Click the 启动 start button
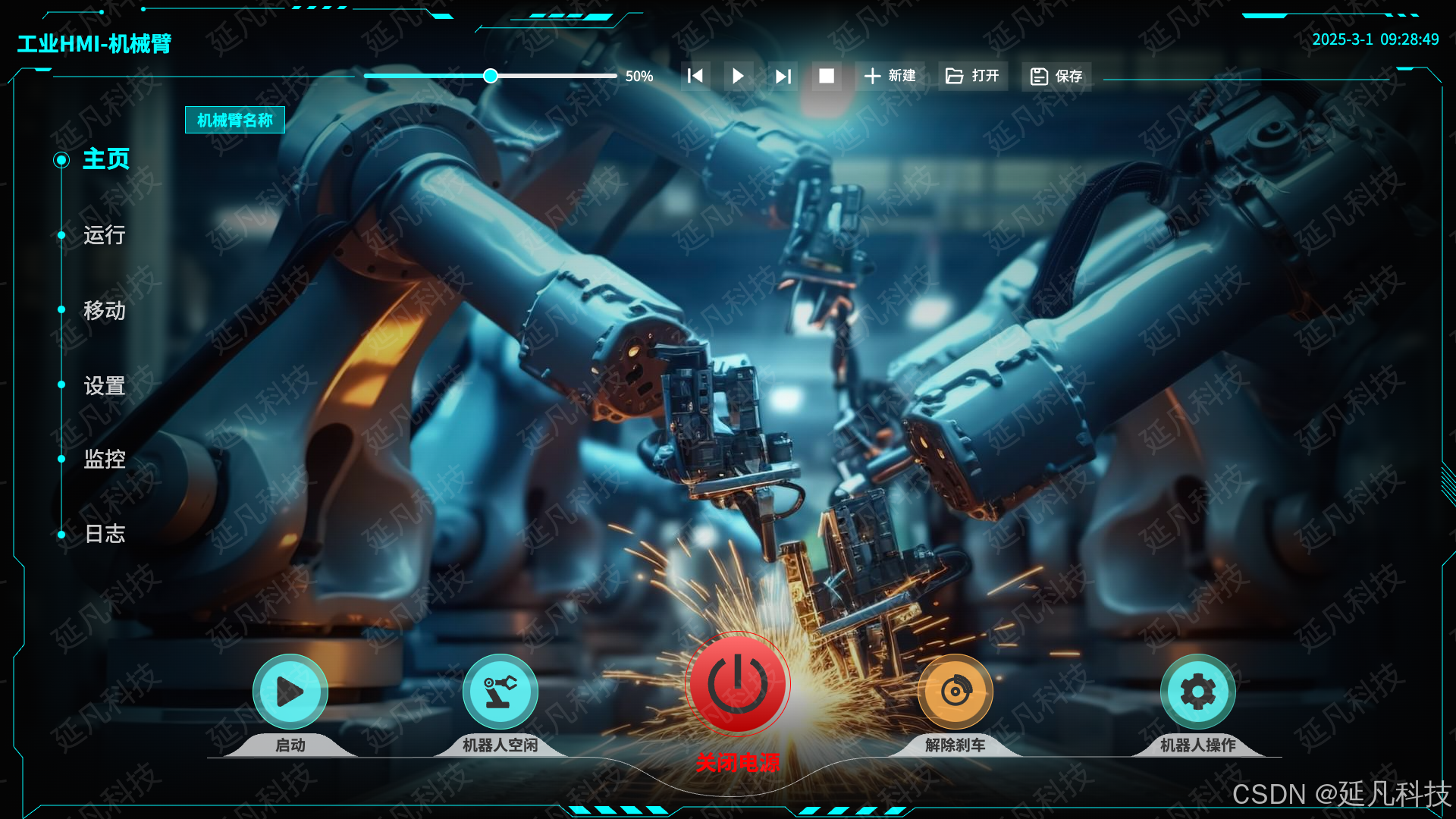 click(290, 692)
